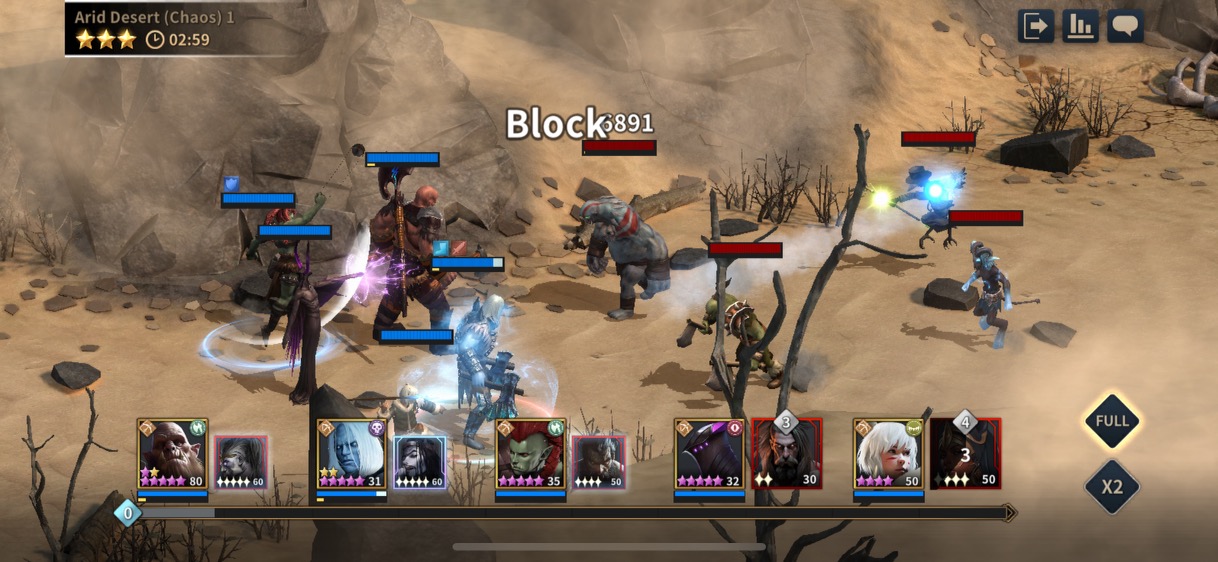Pick the white-haired girl level 50 portrait
This screenshot has width=1218, height=562.
[889, 453]
